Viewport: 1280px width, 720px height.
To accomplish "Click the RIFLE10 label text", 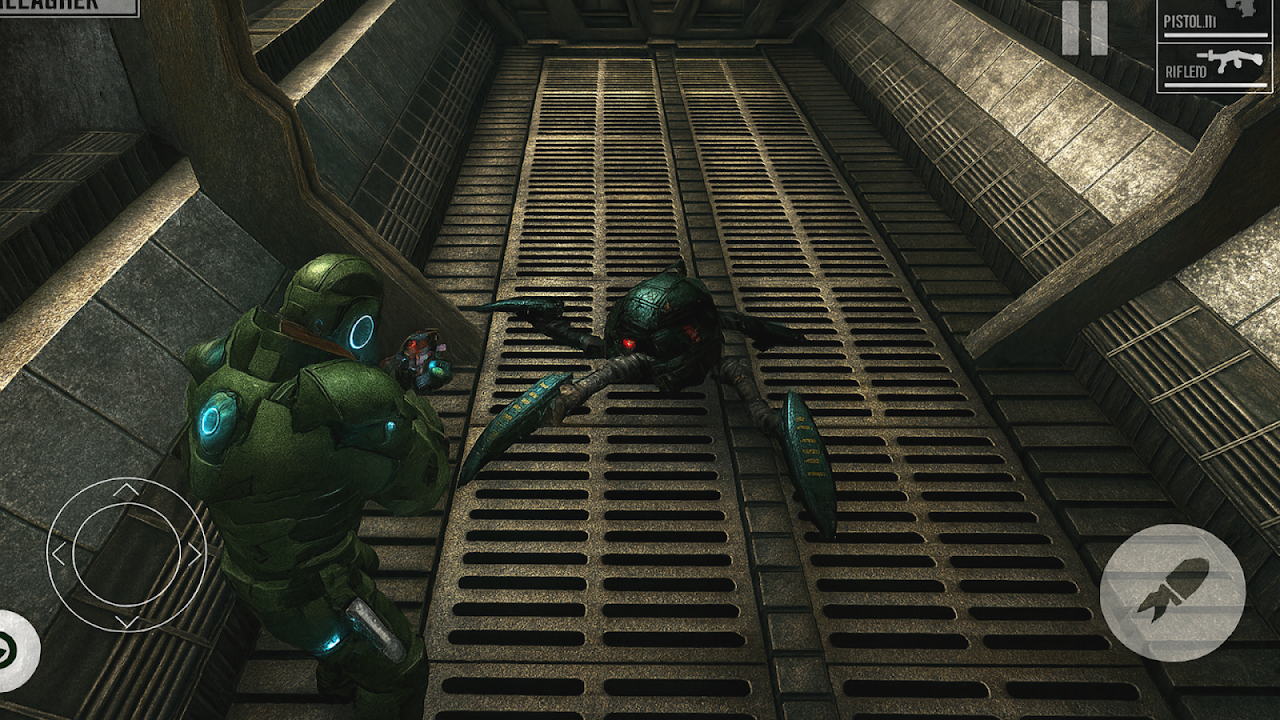I will [x=1186, y=71].
